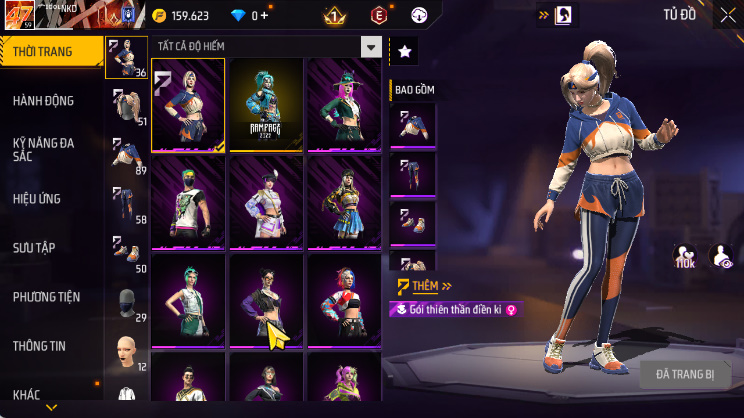Select the green witch hat outfit
Image resolution: width=744 pixels, height=418 pixels.
point(343,104)
